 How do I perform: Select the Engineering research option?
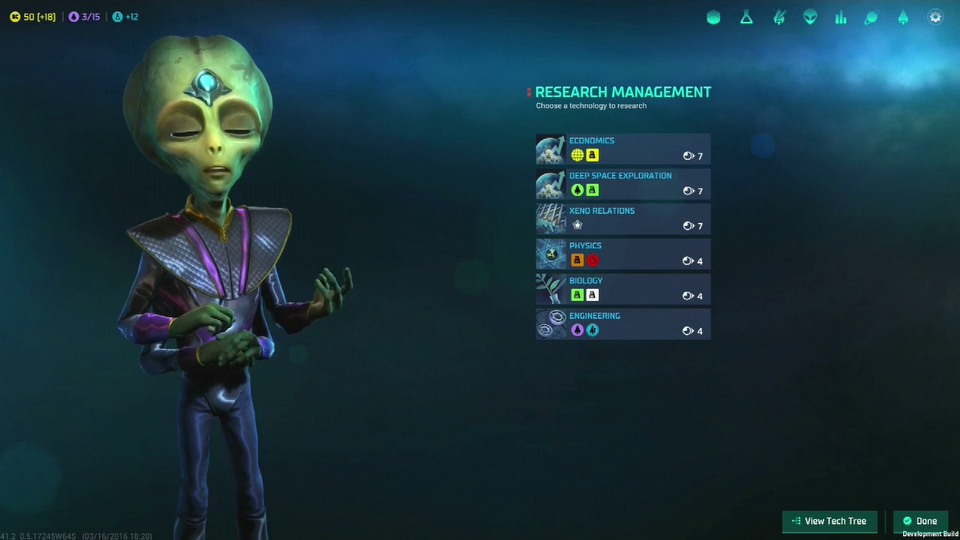click(x=623, y=324)
